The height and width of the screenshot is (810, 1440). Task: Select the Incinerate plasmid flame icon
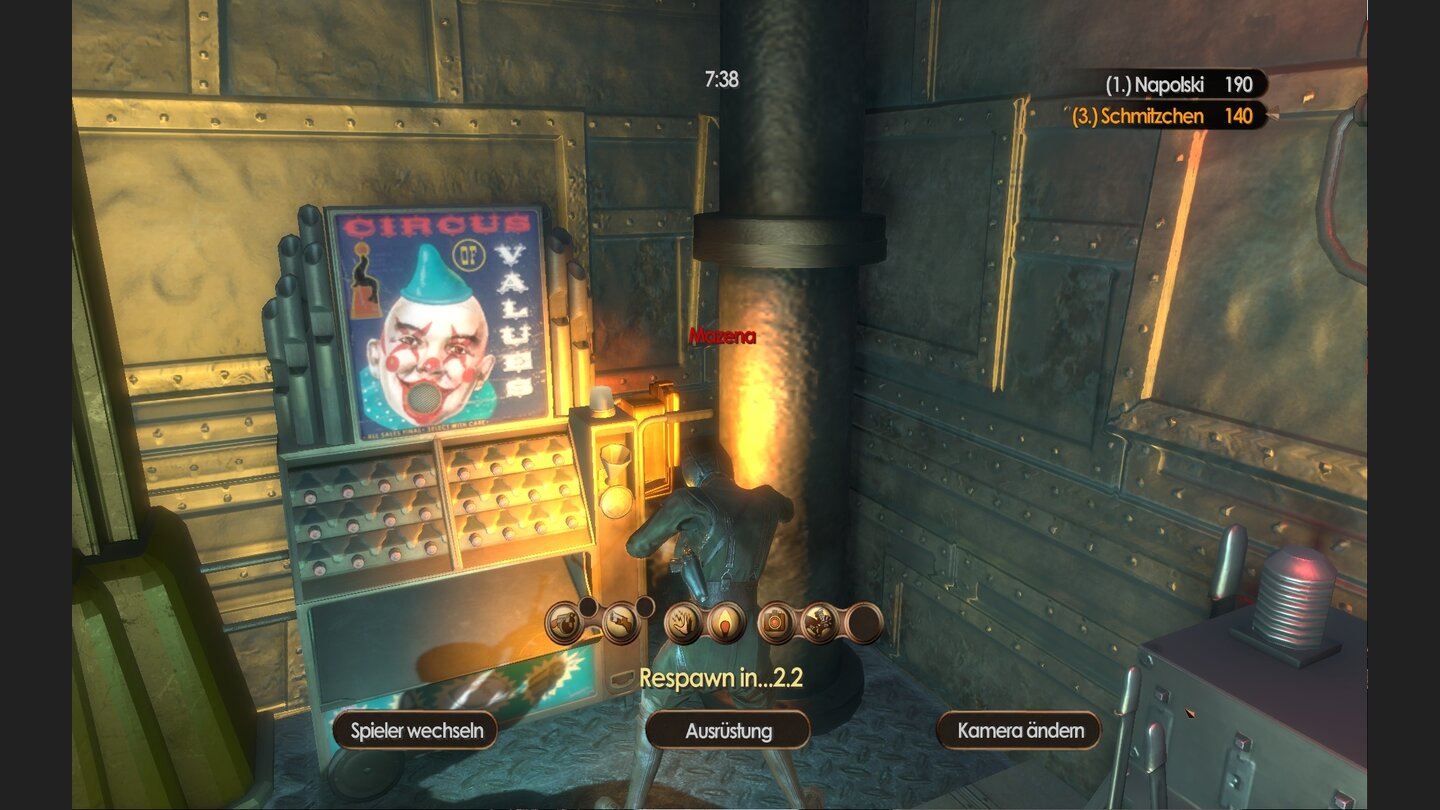pyautogui.click(x=726, y=622)
